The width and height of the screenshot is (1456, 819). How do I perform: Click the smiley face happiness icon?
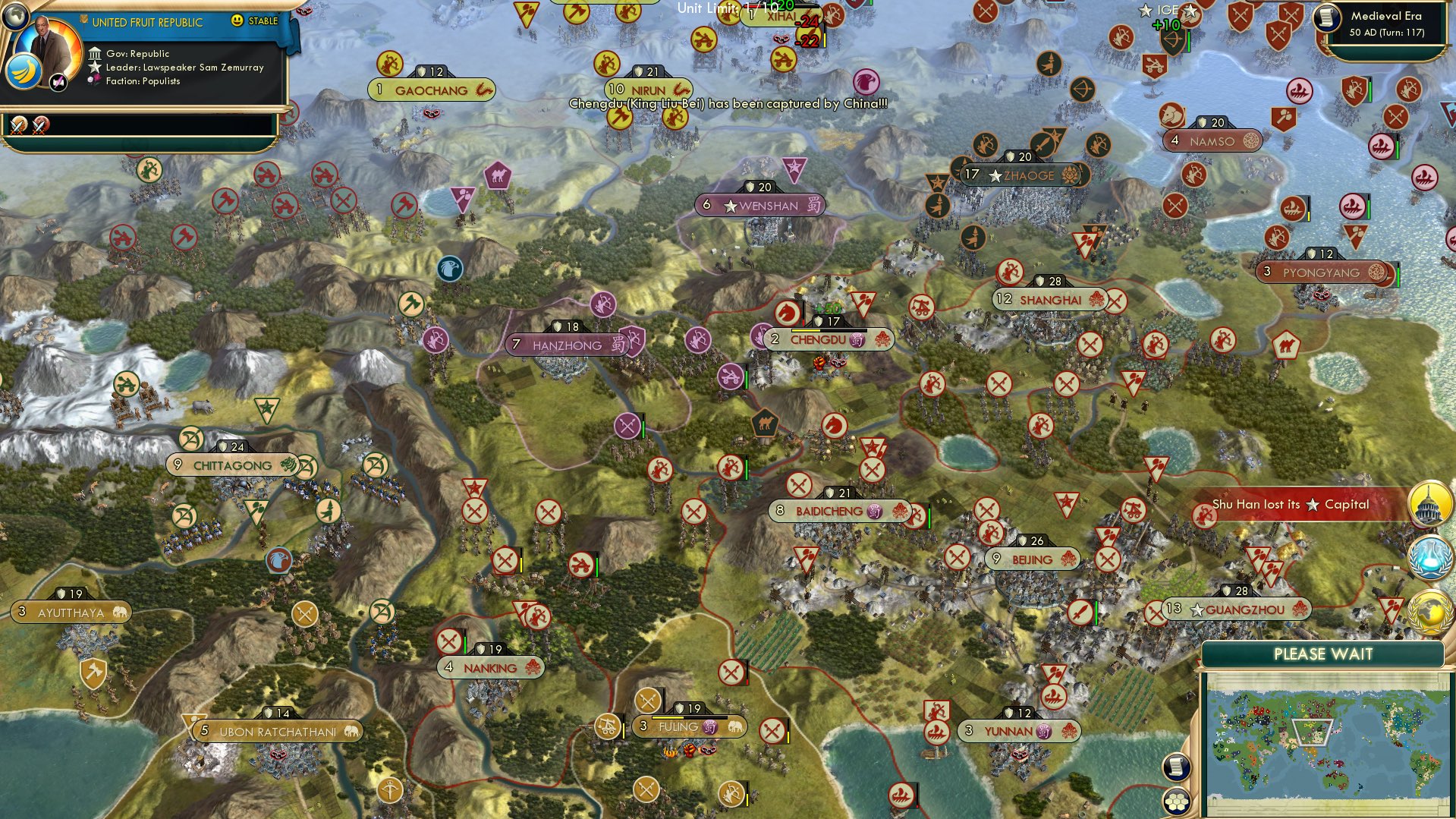pyautogui.click(x=238, y=21)
